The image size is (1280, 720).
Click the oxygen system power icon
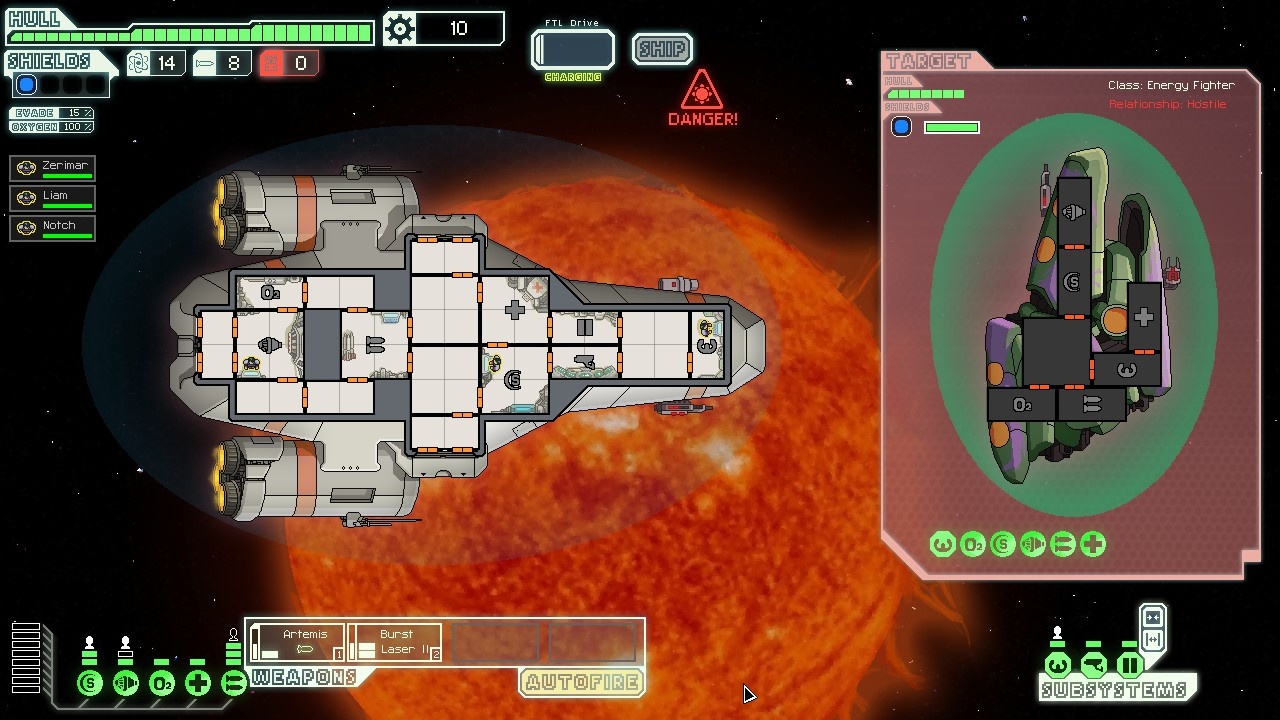coord(162,684)
